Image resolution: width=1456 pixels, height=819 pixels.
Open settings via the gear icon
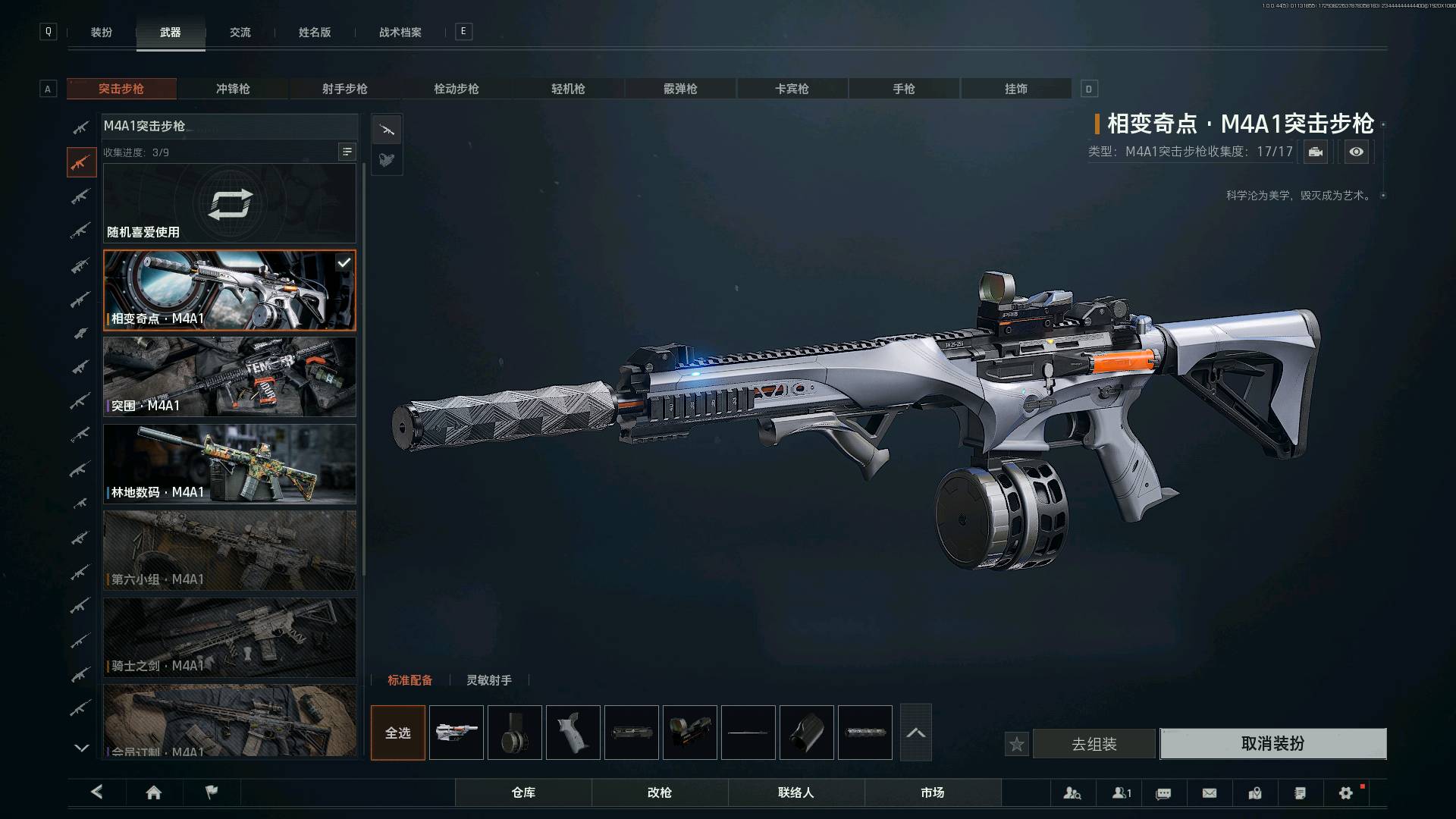(x=1345, y=793)
